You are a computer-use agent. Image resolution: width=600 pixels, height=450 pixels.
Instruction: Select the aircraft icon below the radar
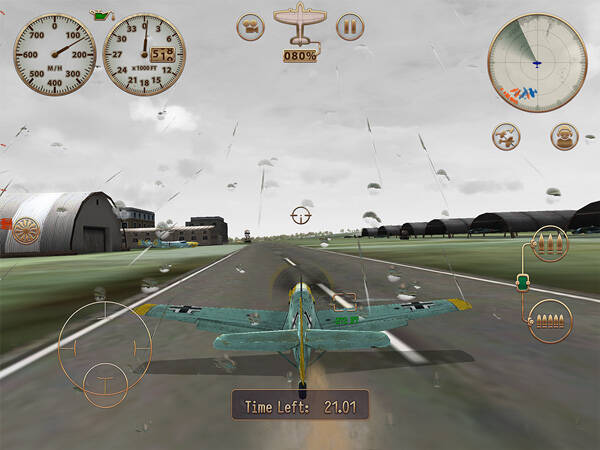tap(506, 137)
